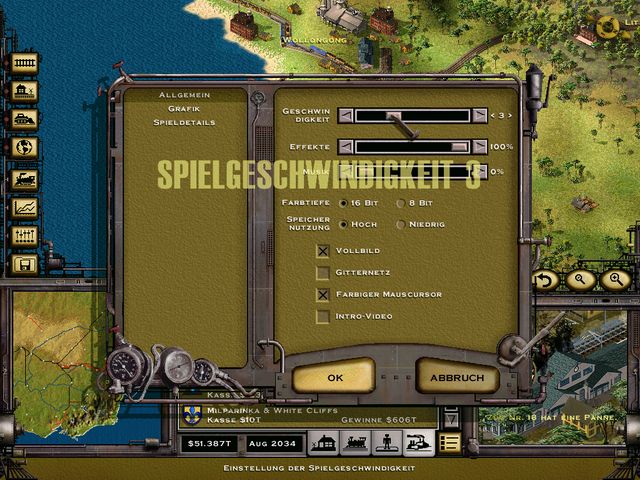Choose 8 Bit colour depth
The width and height of the screenshot is (640, 480).
pyautogui.click(x=401, y=202)
